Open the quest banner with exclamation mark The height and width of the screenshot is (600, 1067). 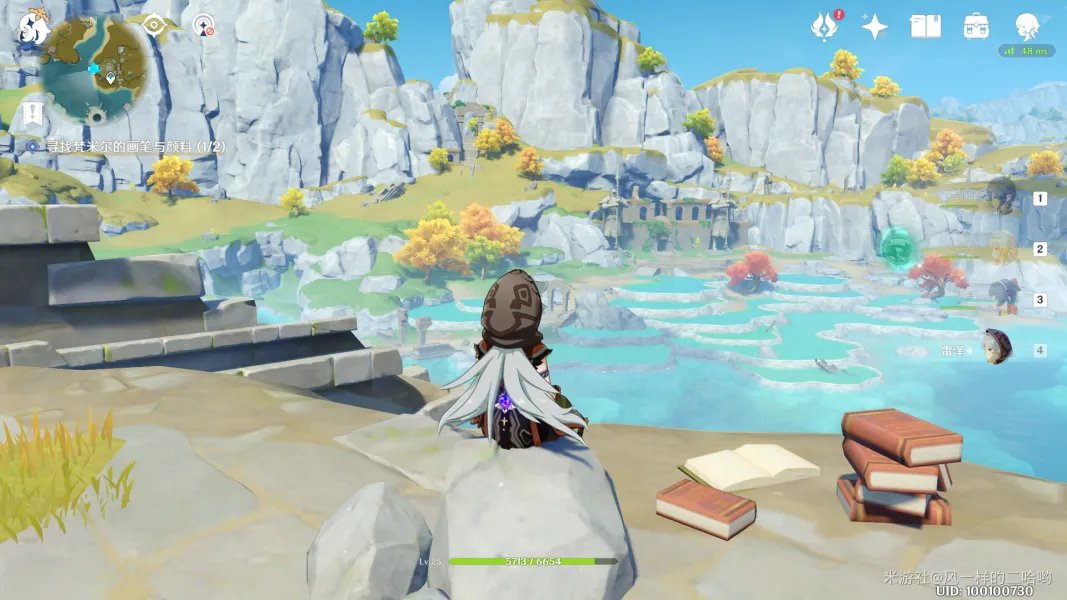[x=32, y=113]
